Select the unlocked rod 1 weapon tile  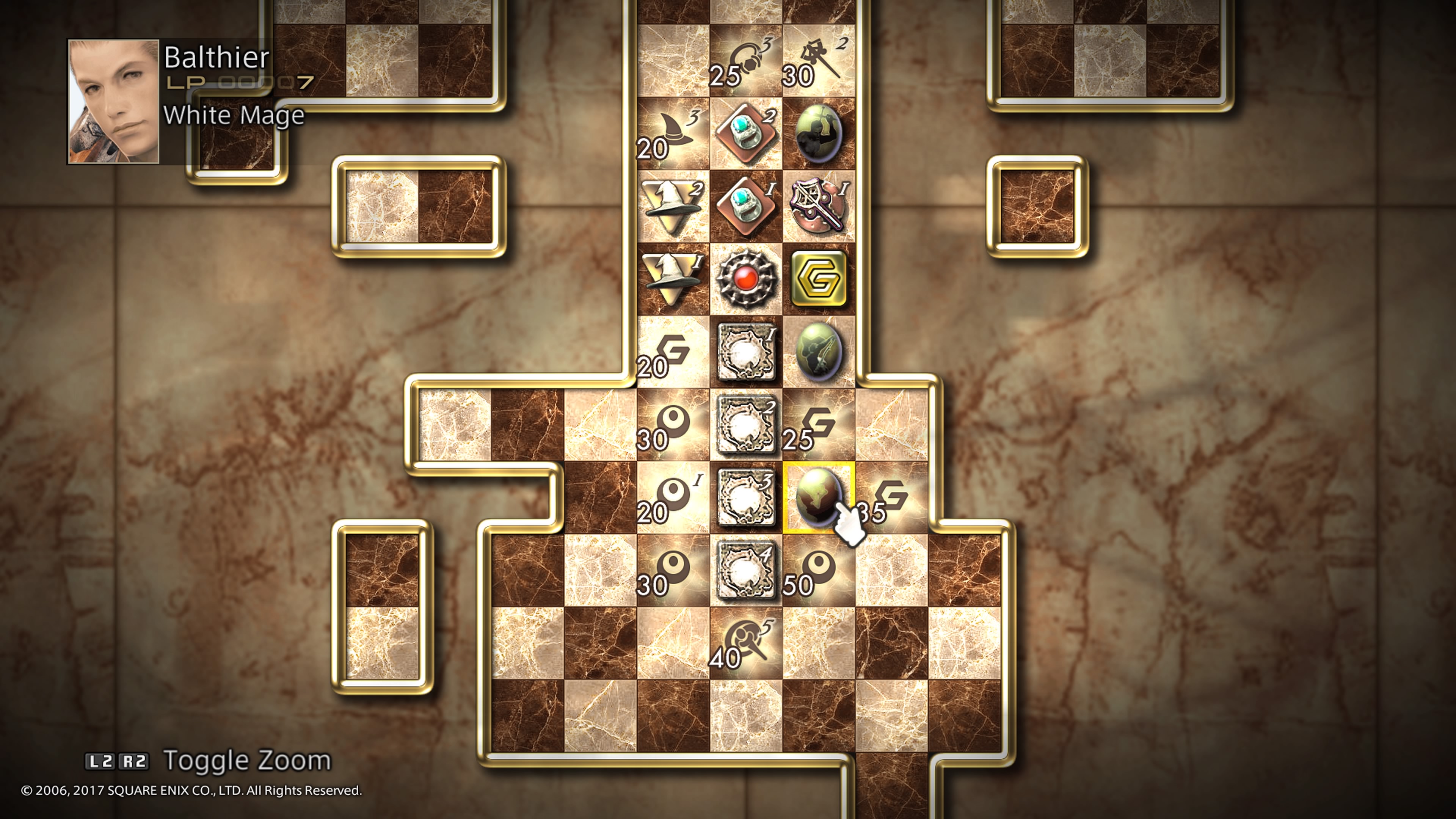click(x=819, y=206)
